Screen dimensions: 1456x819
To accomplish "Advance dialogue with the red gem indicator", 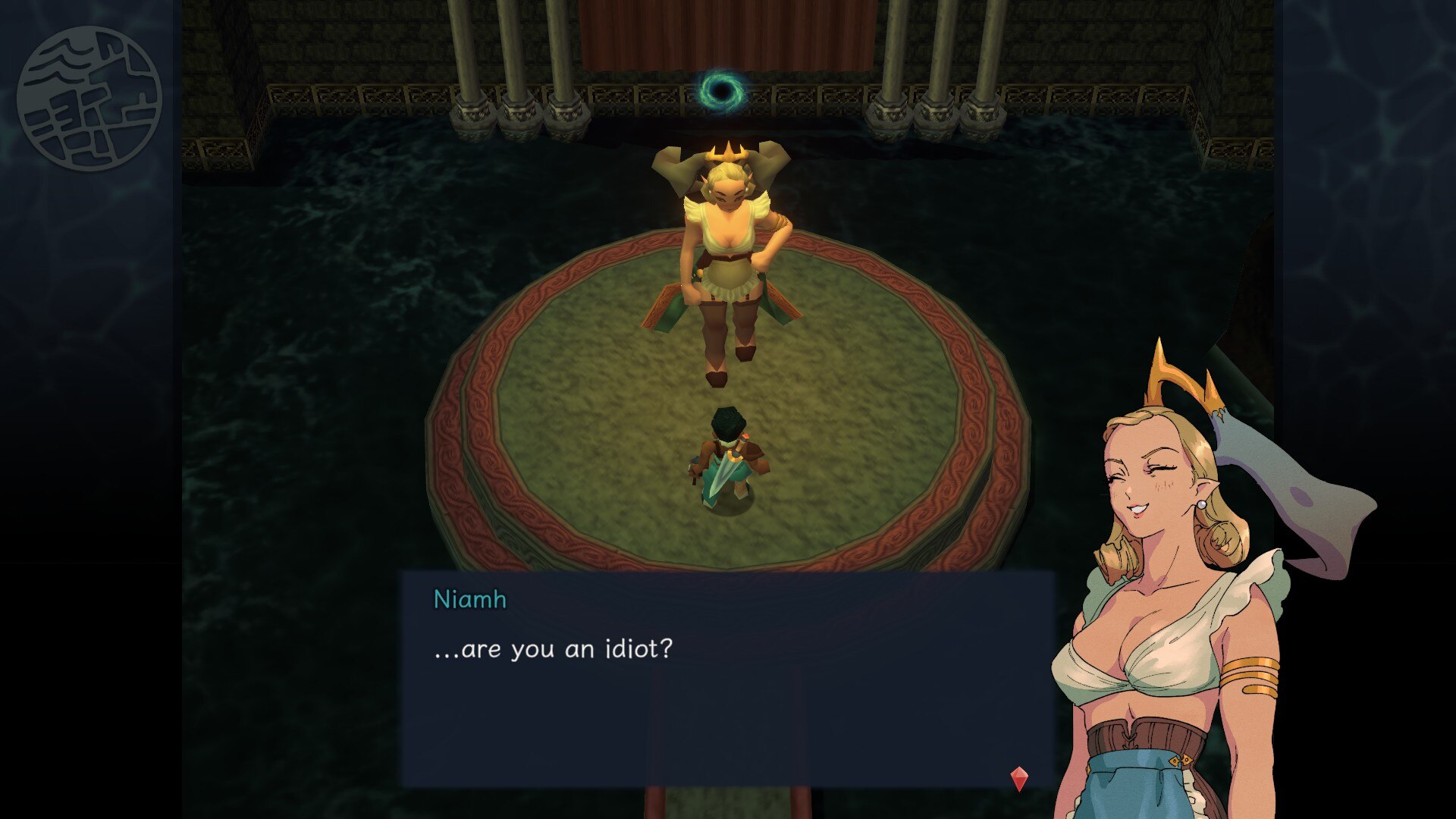I will [1019, 778].
